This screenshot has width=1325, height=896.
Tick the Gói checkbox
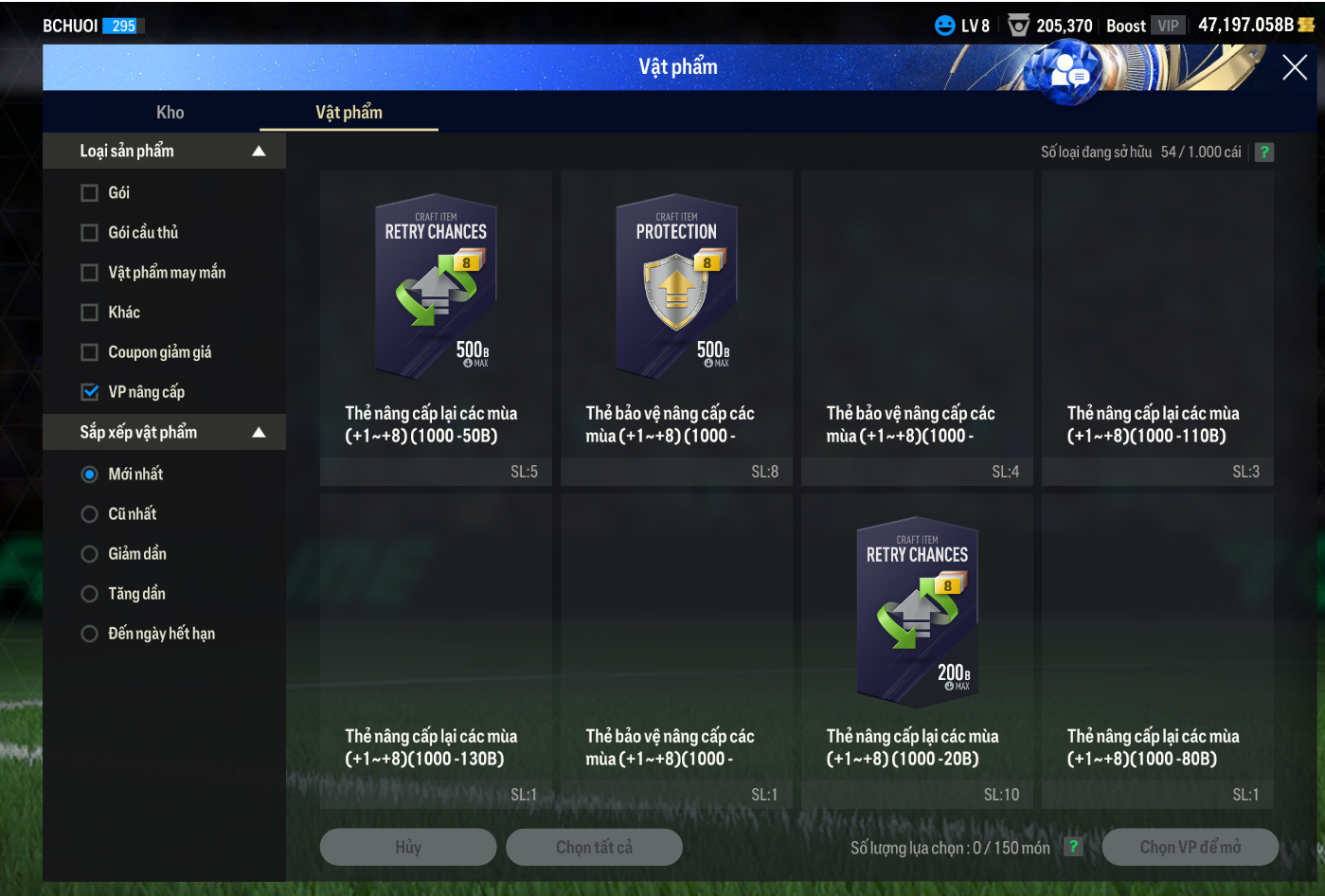pos(90,193)
